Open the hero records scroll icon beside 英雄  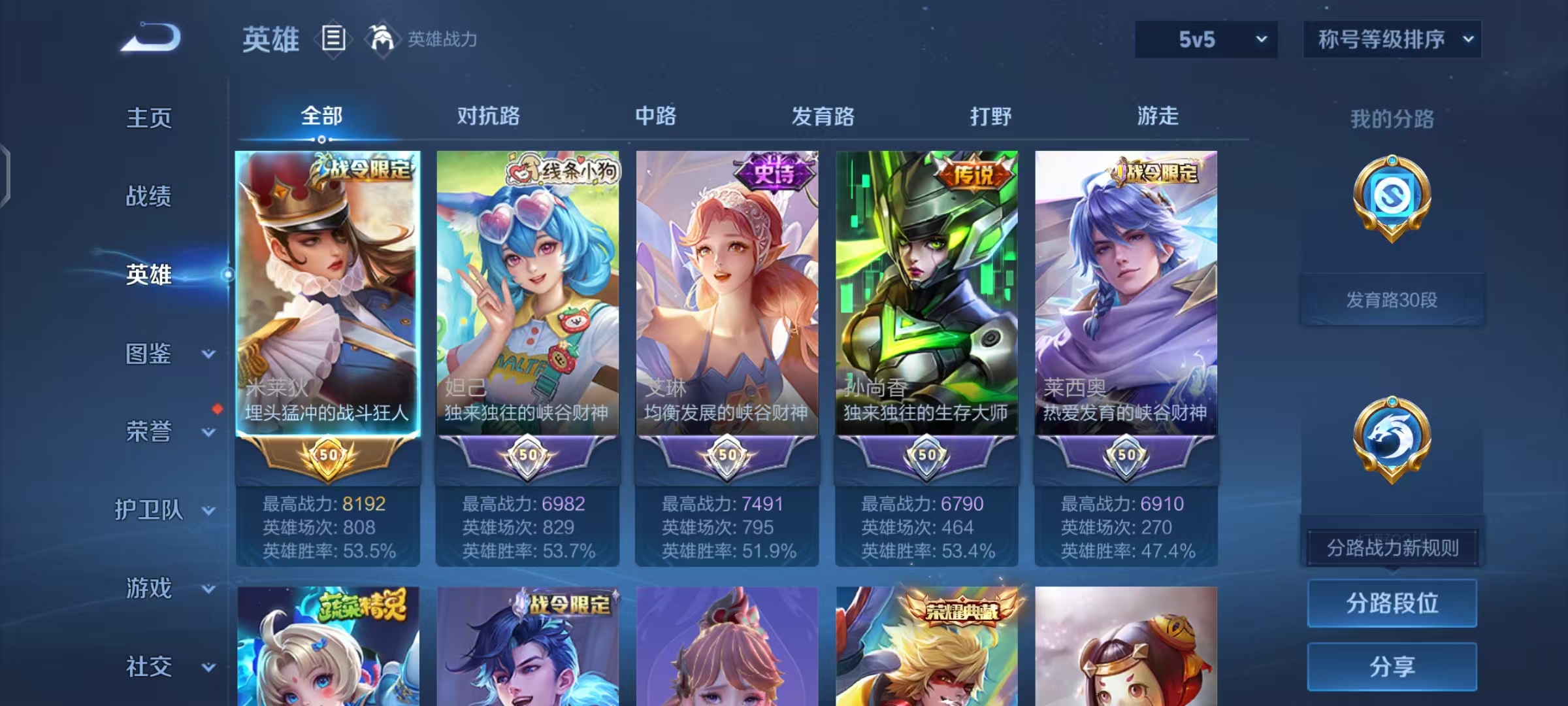(x=333, y=39)
